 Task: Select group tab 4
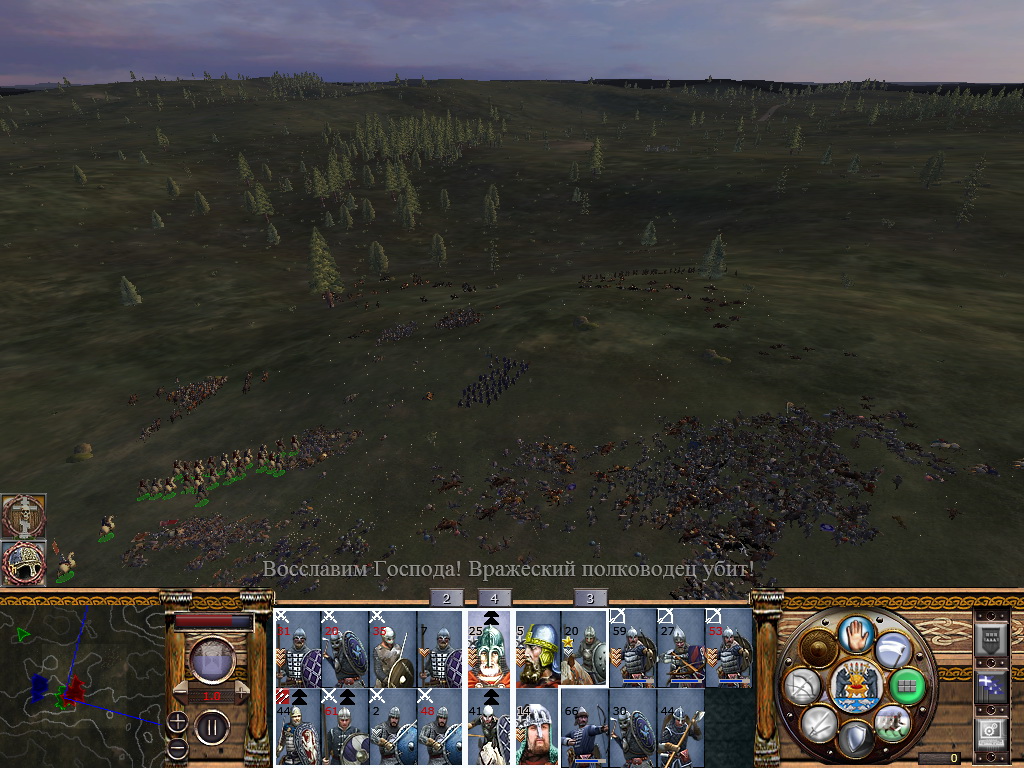pos(494,598)
